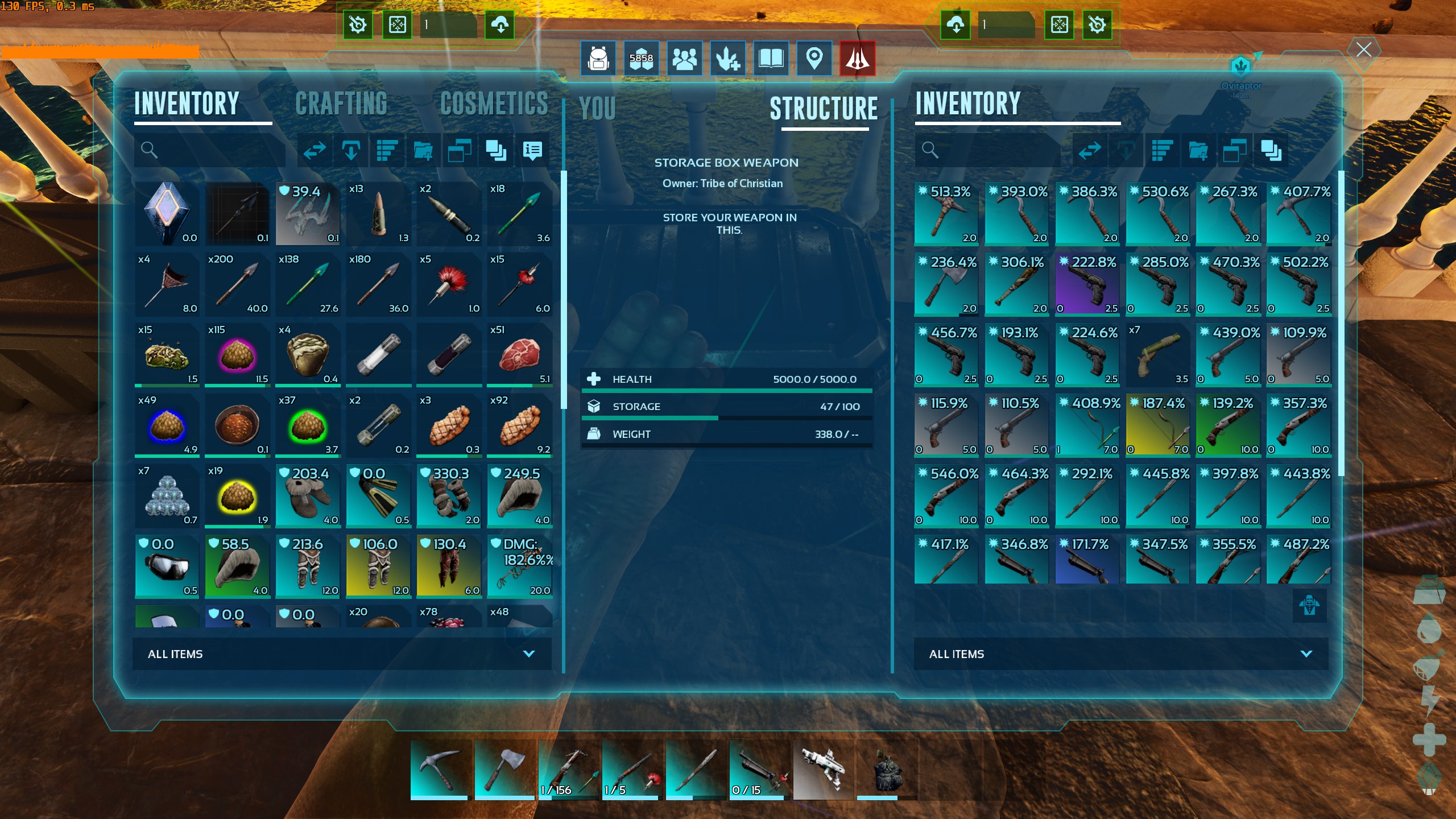Viewport: 1456px width, 819px height.
Task: Select the pickaxe hotbar slot
Action: [x=439, y=770]
